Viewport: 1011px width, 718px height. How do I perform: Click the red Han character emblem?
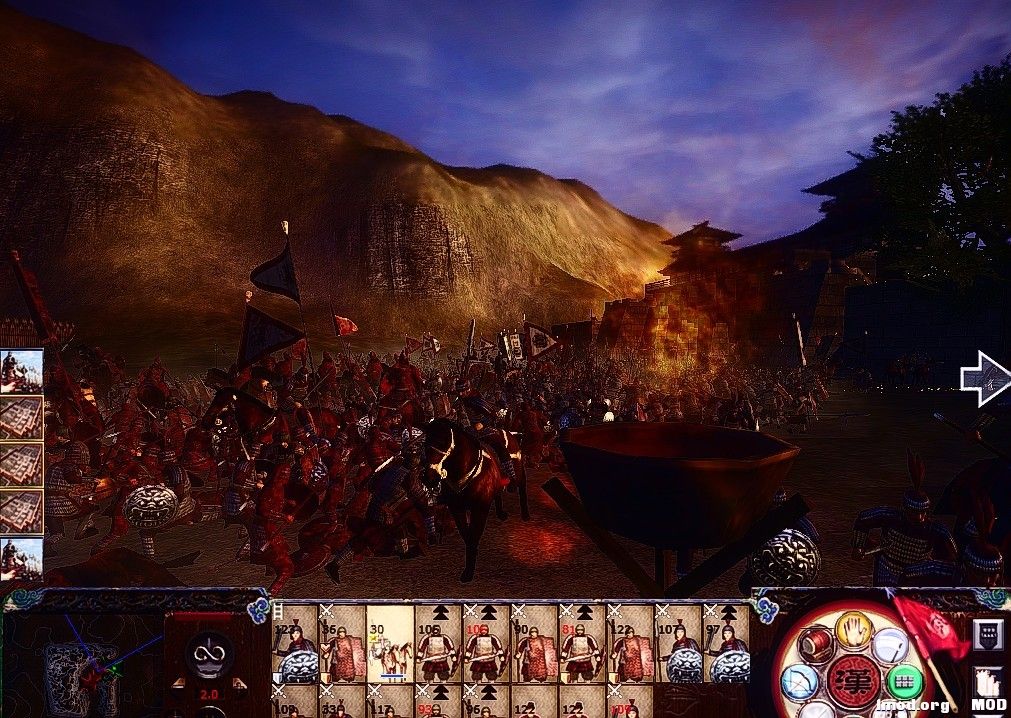(x=852, y=681)
